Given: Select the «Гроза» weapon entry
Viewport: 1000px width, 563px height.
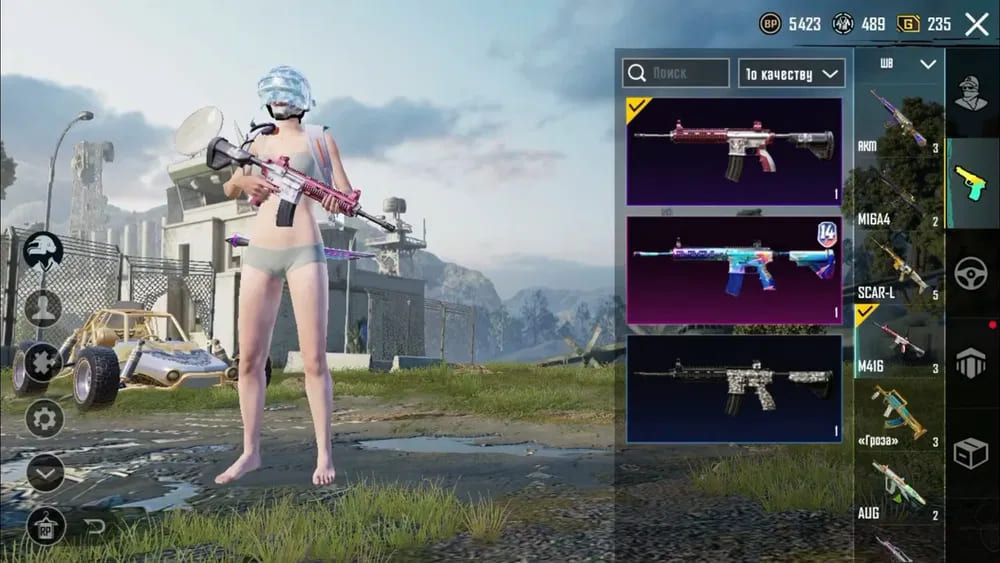Looking at the screenshot, I should (x=898, y=413).
